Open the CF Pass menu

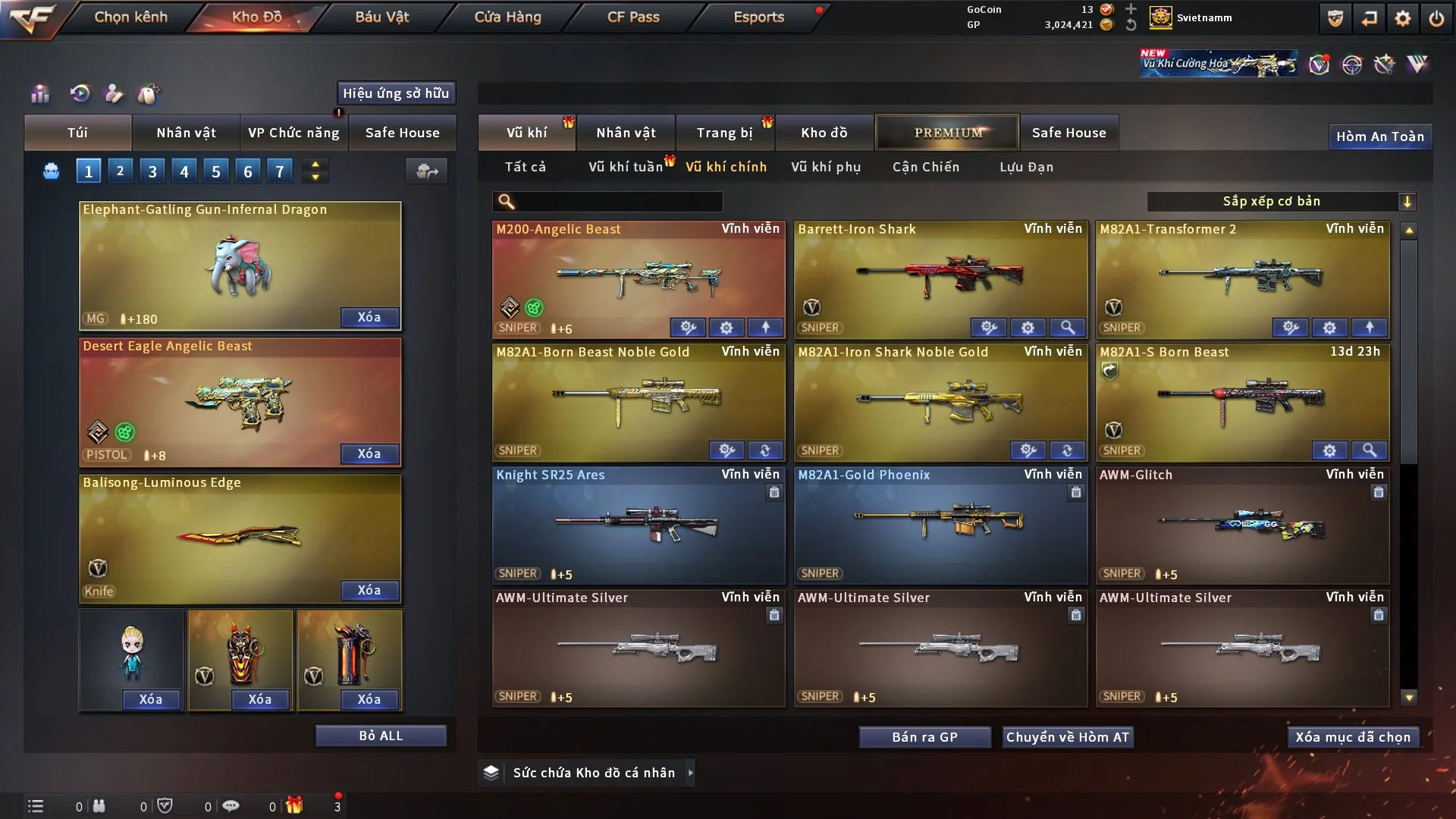pos(633,17)
